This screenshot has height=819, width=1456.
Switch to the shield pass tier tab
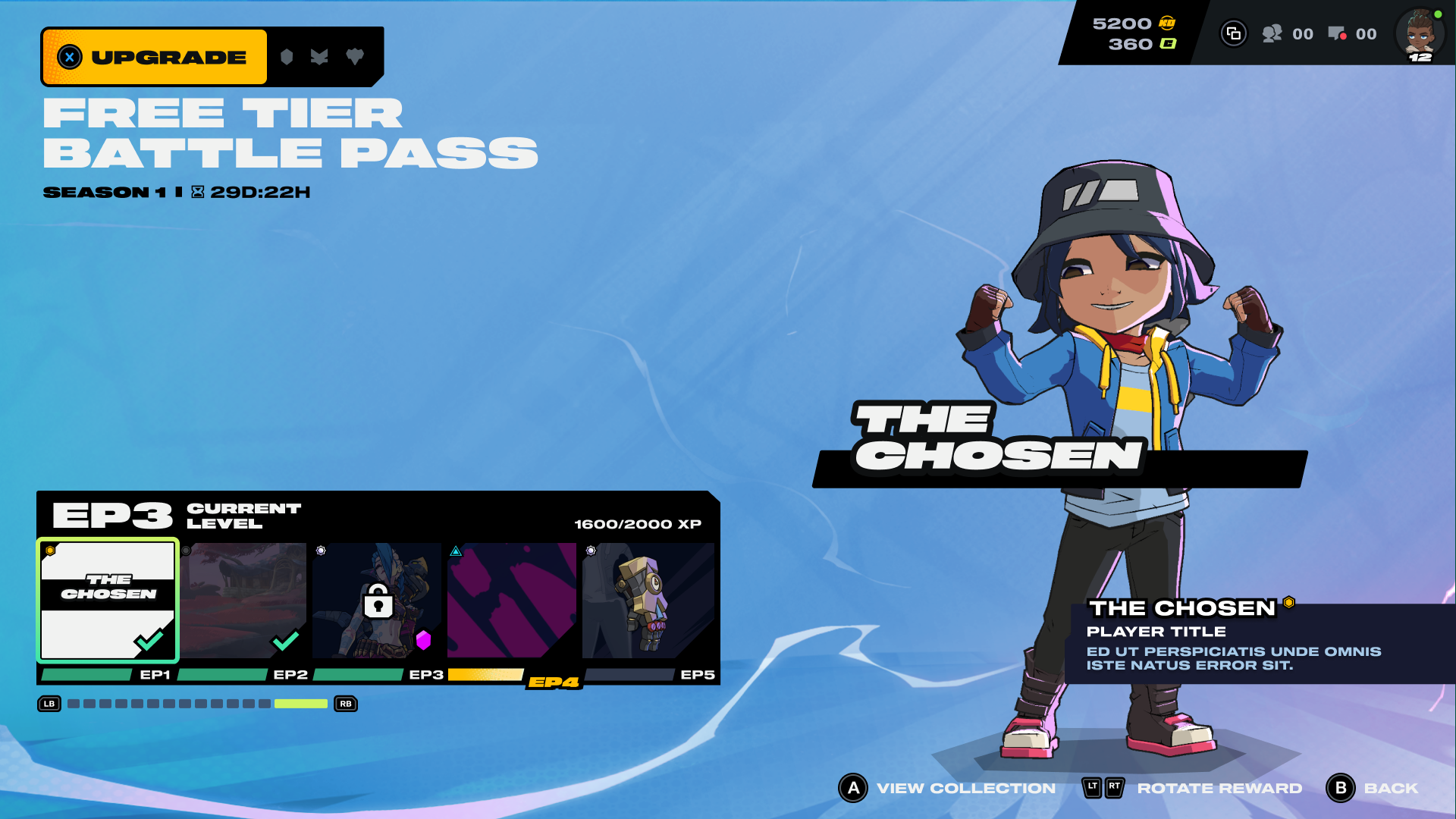[287, 57]
